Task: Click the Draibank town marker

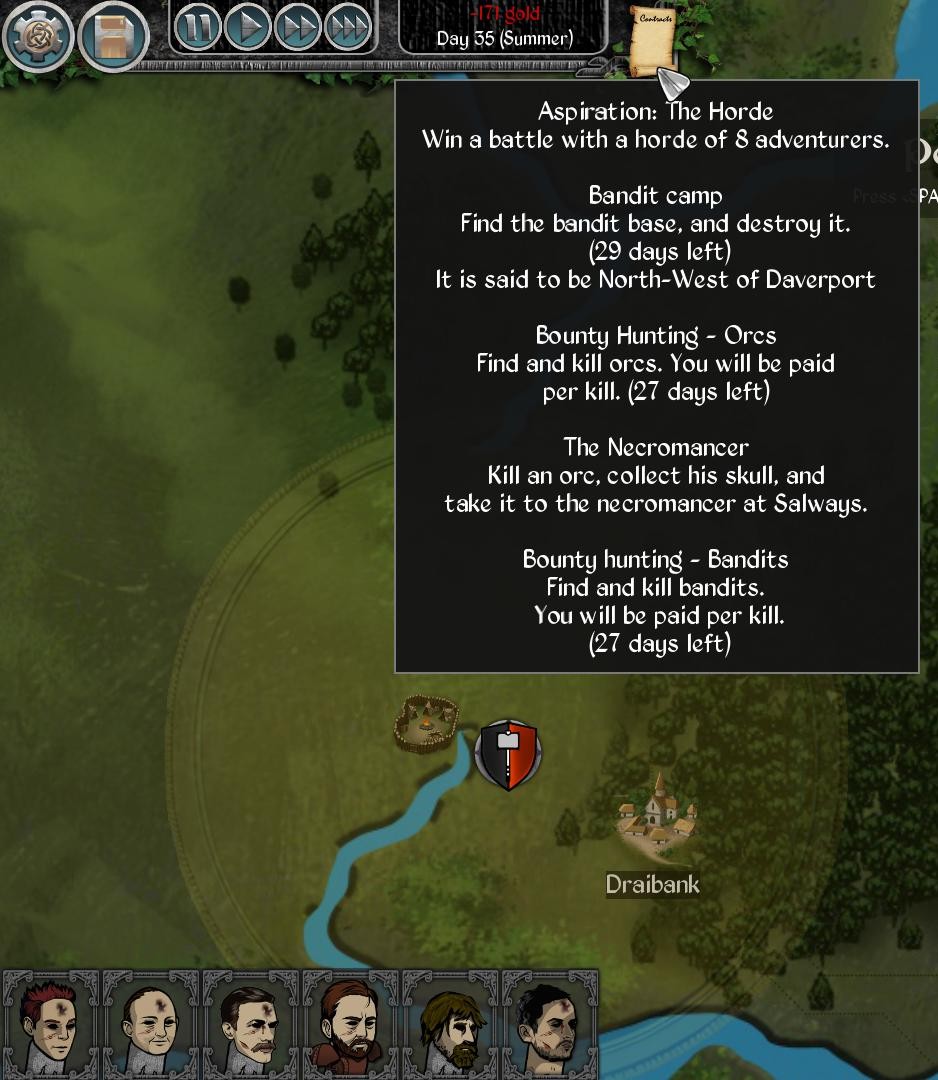Action: 655,815
